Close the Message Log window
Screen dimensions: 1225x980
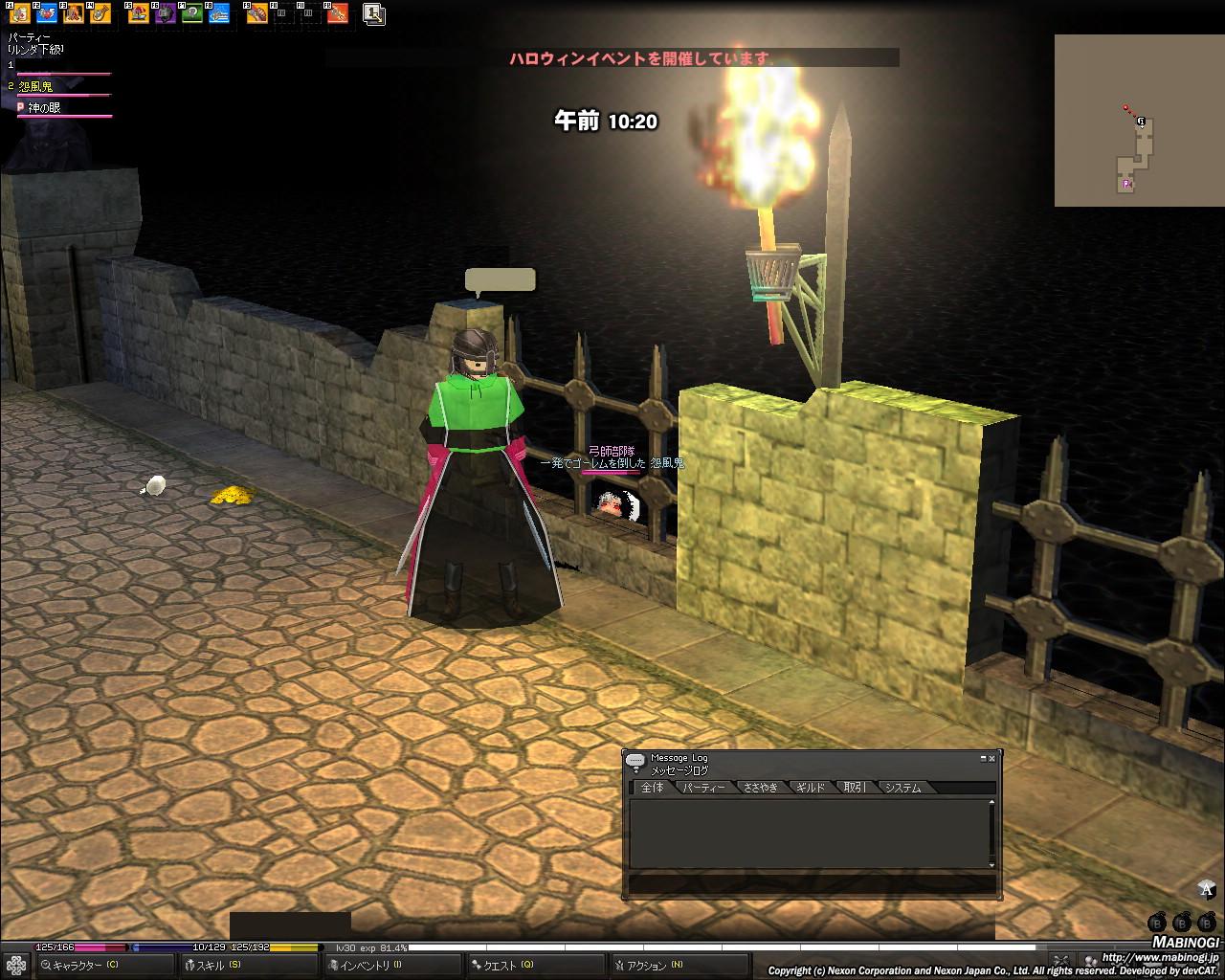(991, 758)
